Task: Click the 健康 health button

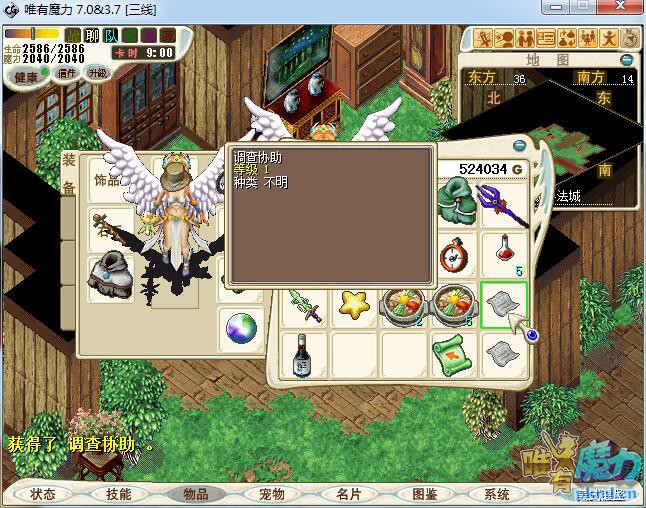Action: click(25, 77)
